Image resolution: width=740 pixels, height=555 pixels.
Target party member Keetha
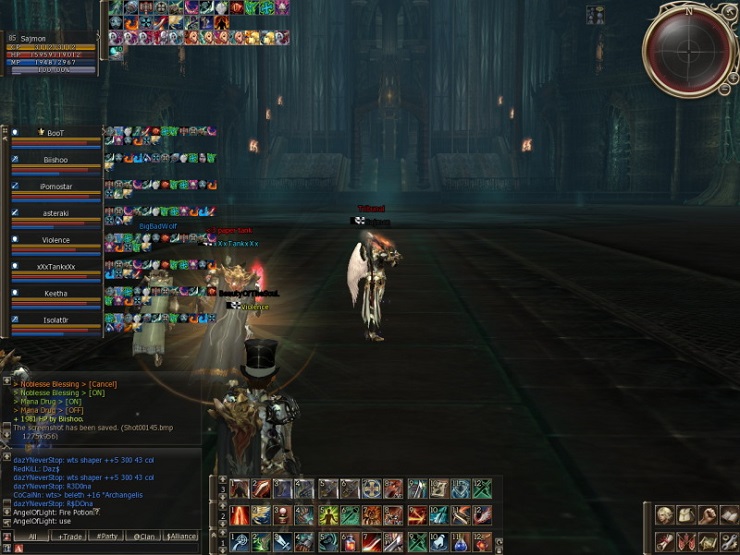pyautogui.click(x=55, y=294)
